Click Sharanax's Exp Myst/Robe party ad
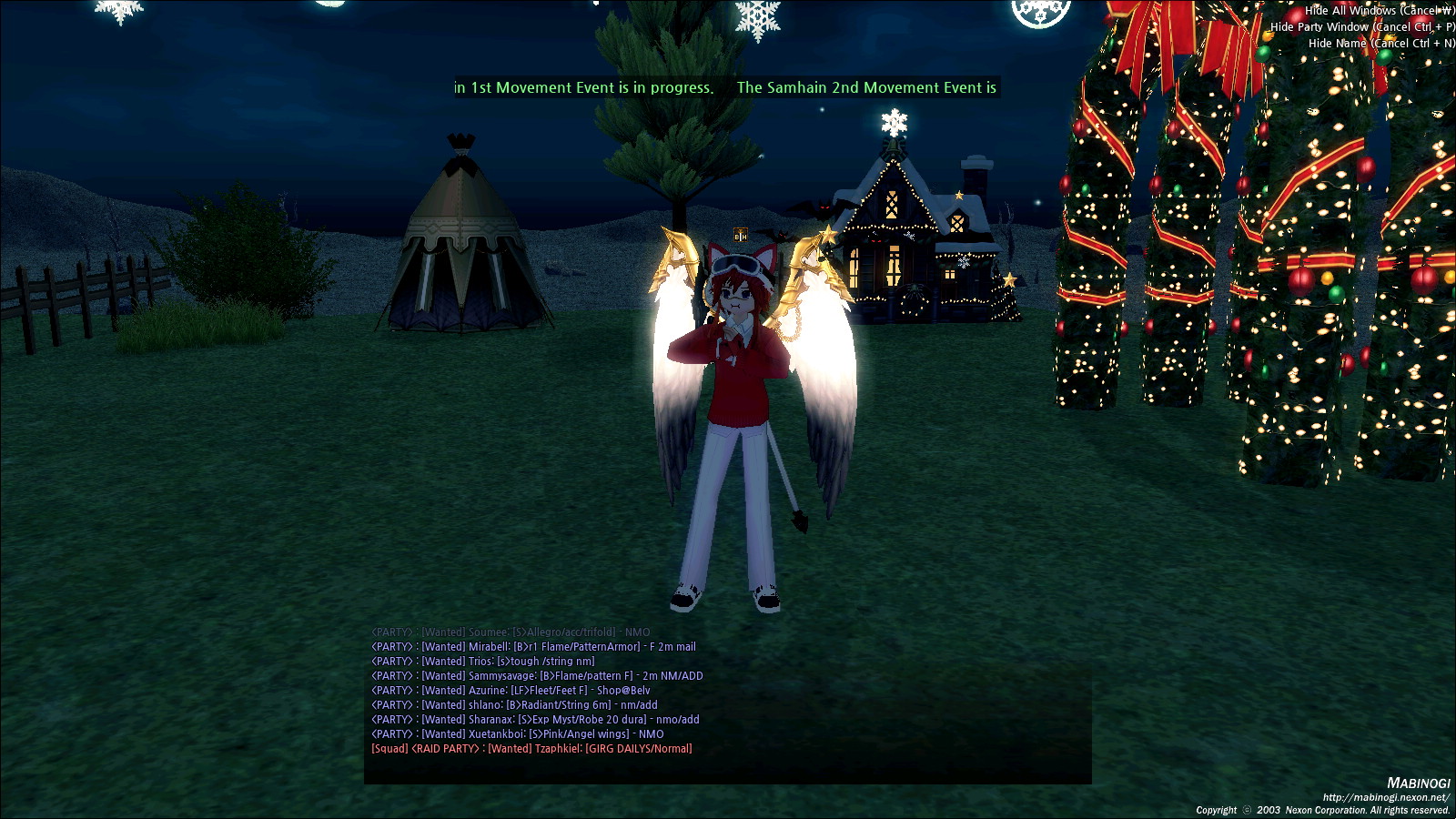 pos(535,720)
